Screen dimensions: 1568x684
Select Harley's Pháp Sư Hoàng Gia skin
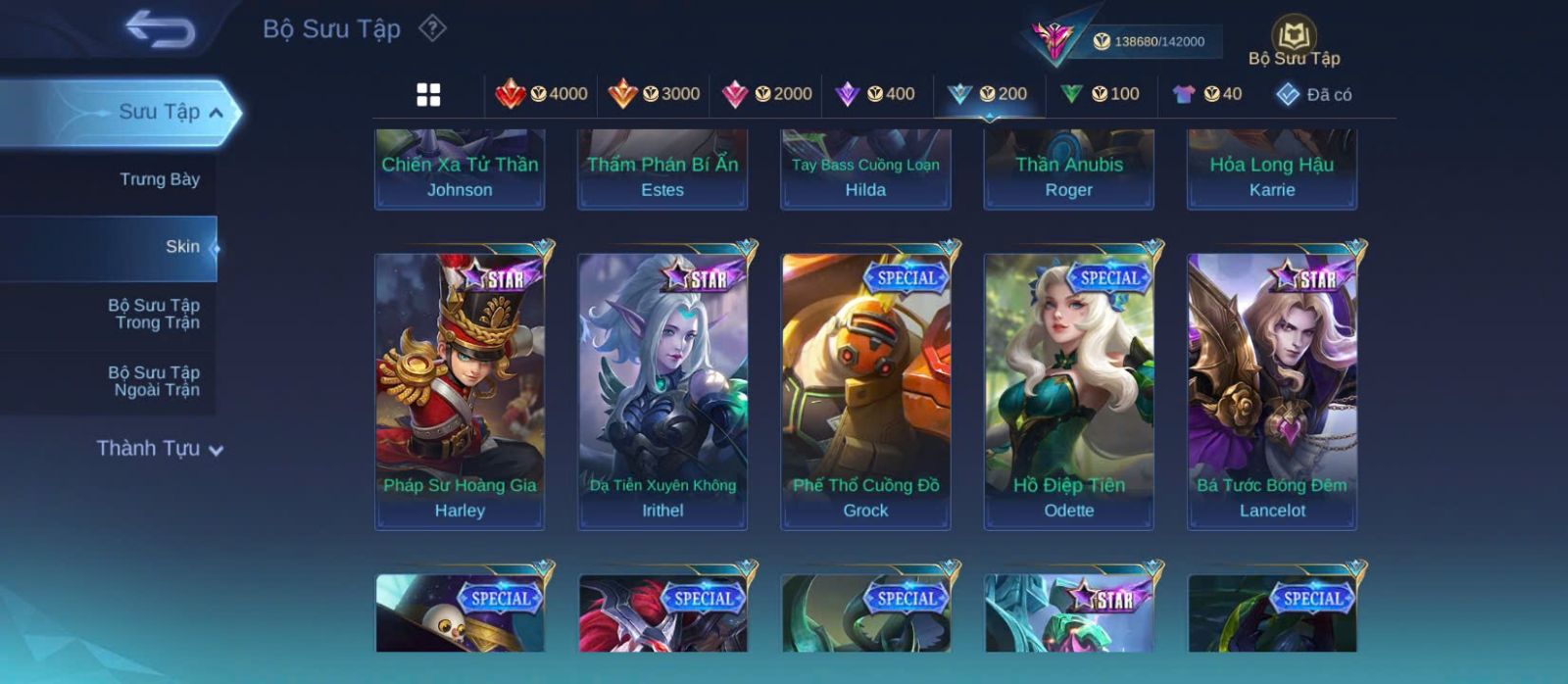(x=460, y=391)
